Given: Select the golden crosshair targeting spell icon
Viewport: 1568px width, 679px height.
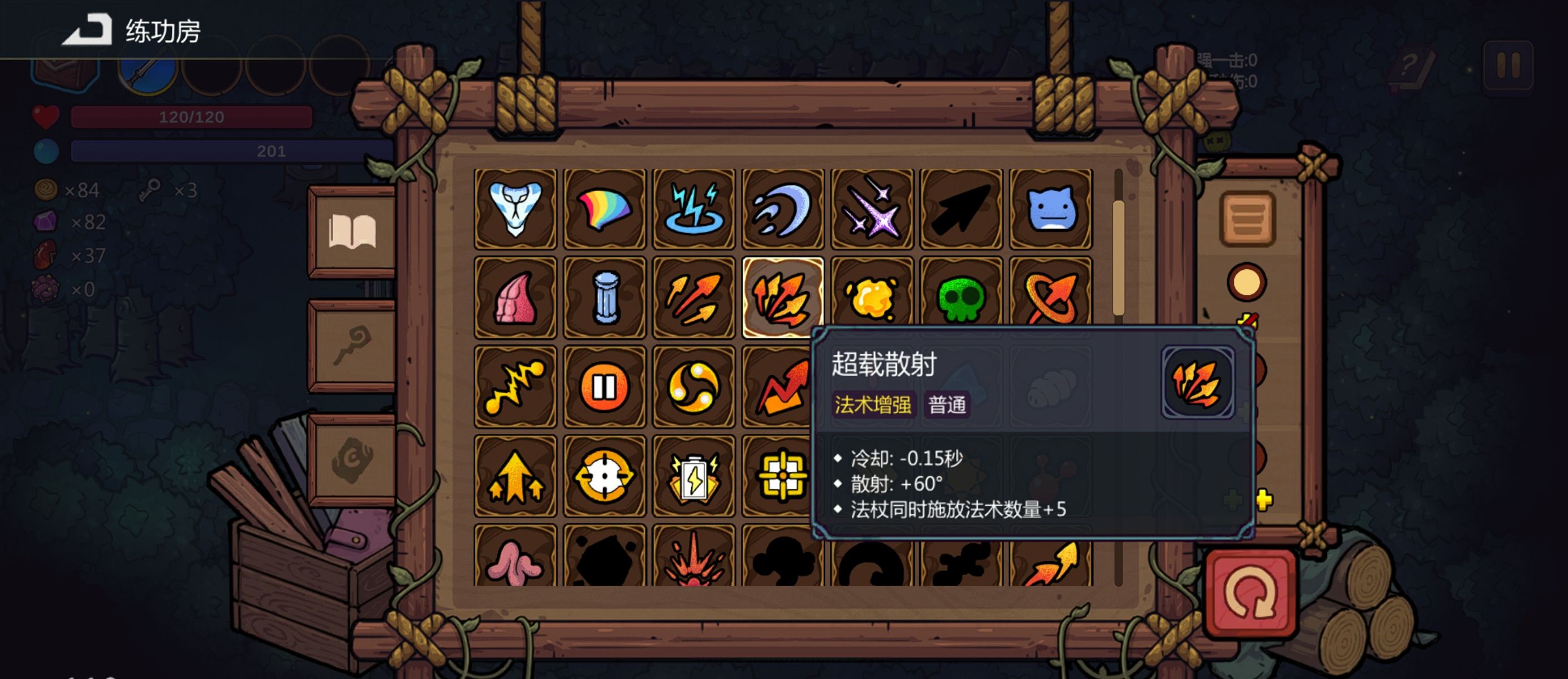Looking at the screenshot, I should [605, 474].
